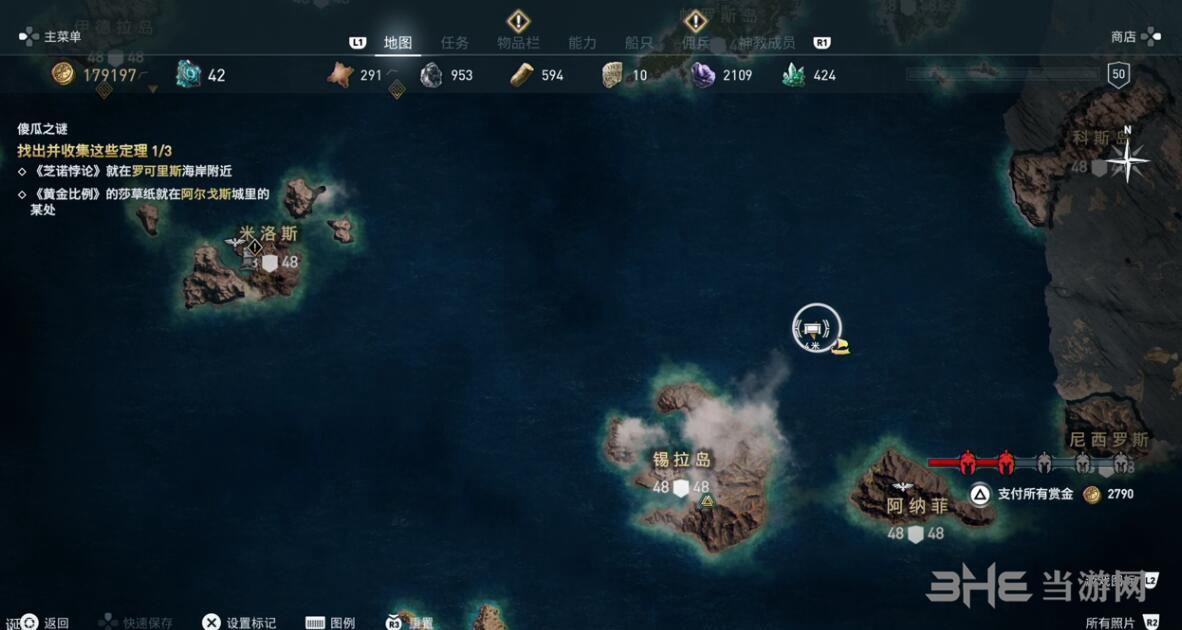
Task: Open the 图例 map legend
Action: [x=342, y=622]
